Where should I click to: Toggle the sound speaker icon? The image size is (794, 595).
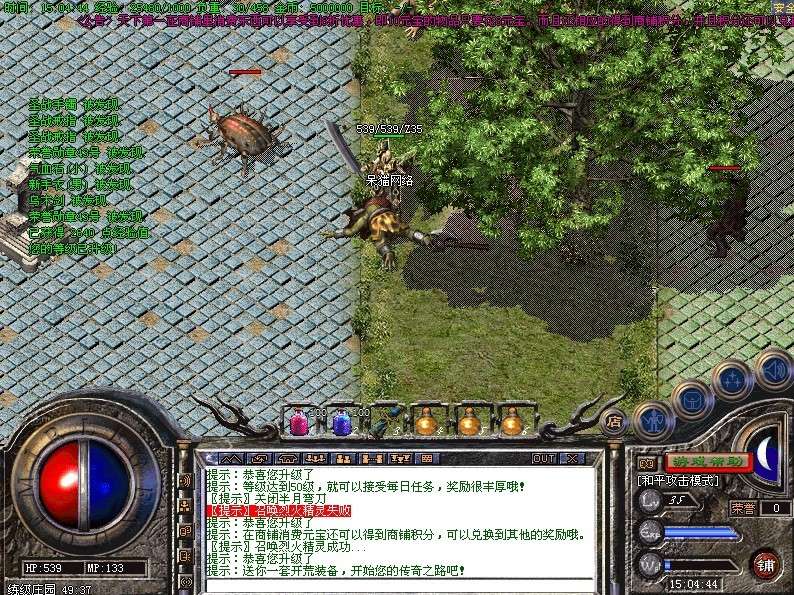click(x=773, y=367)
